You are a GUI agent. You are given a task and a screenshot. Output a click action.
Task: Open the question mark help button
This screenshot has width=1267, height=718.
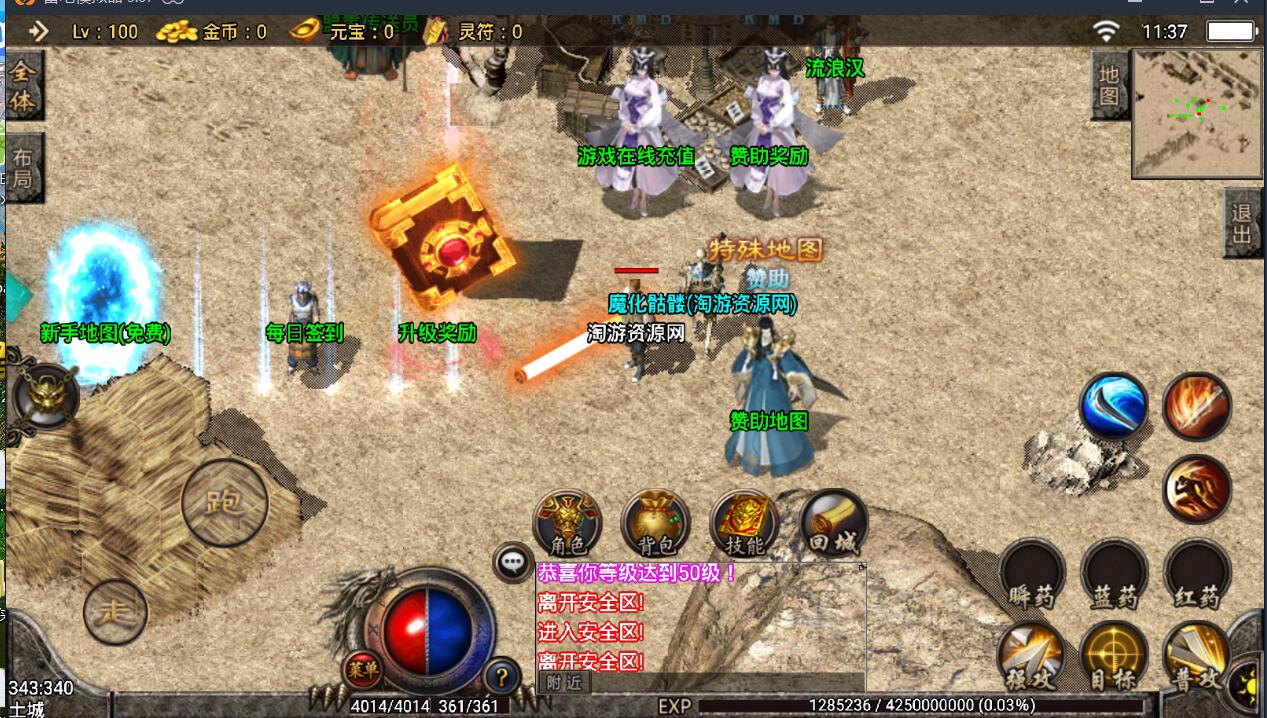(502, 678)
